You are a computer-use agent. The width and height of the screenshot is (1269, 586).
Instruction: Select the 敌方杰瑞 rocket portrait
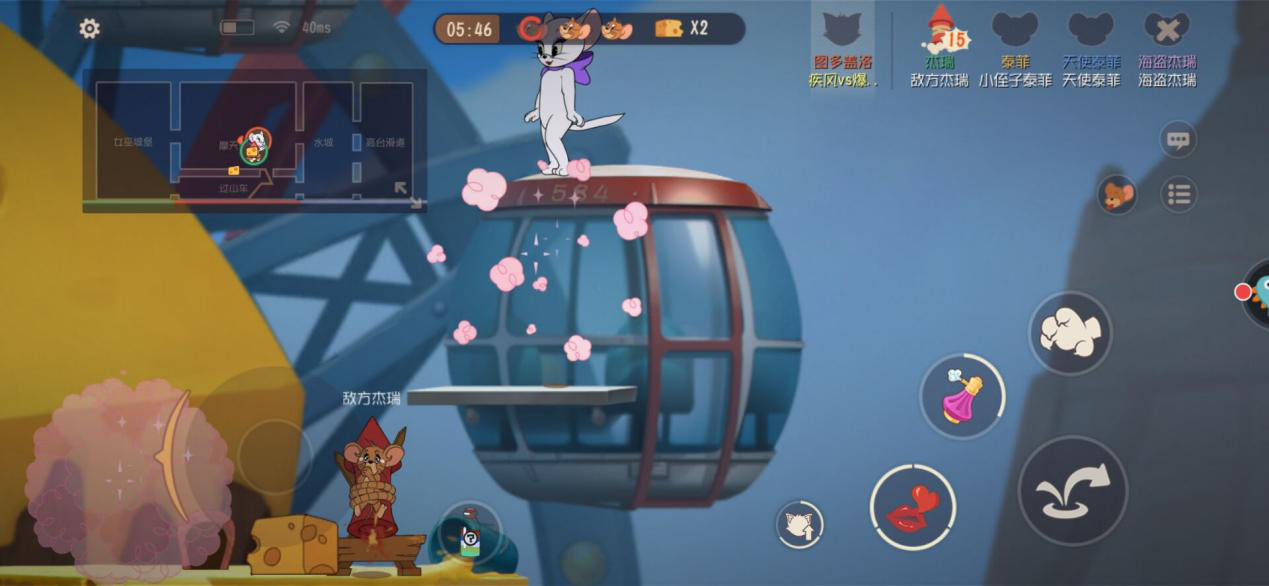(x=941, y=34)
